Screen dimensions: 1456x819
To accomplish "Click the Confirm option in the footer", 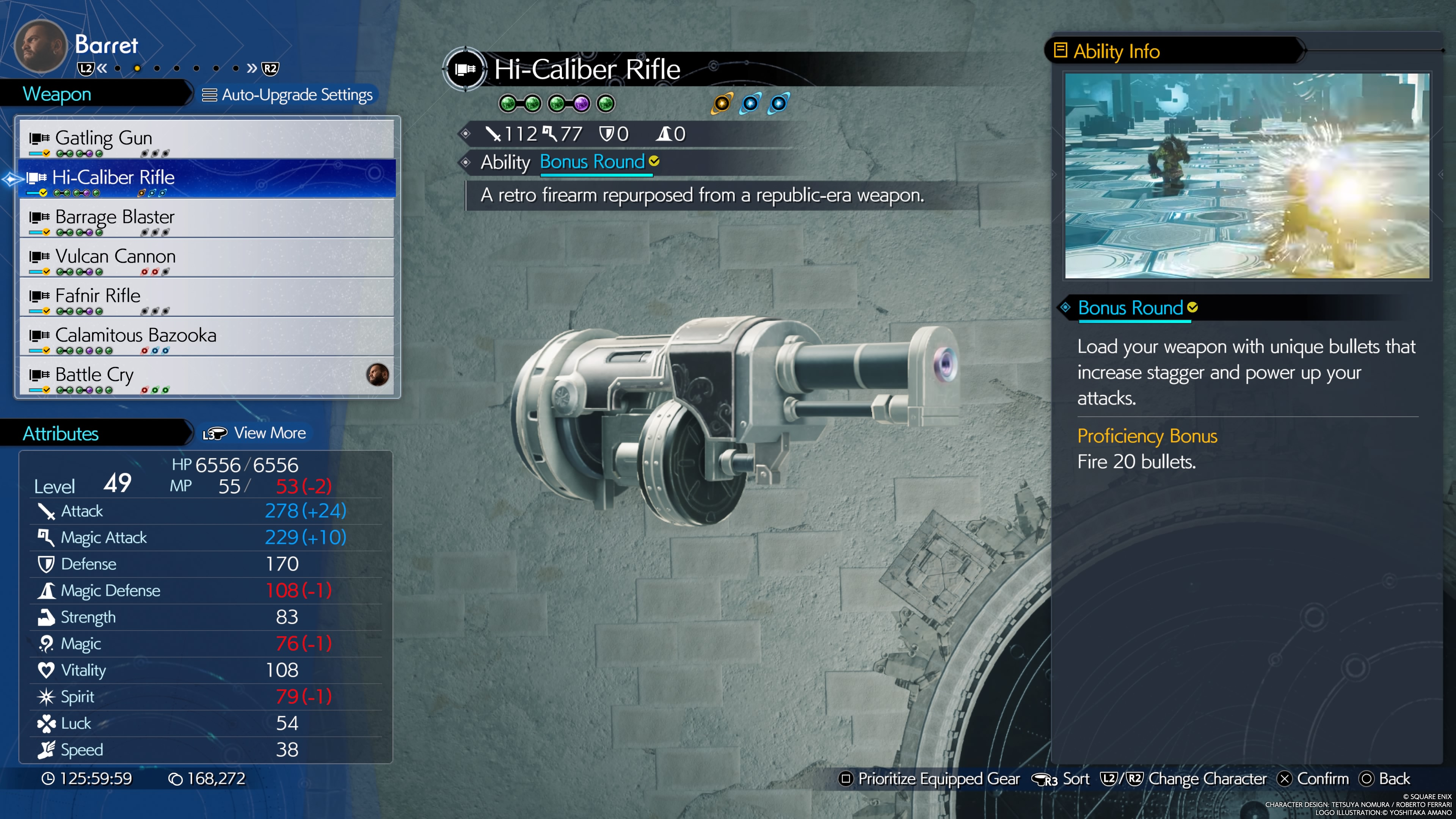I will (x=1313, y=779).
